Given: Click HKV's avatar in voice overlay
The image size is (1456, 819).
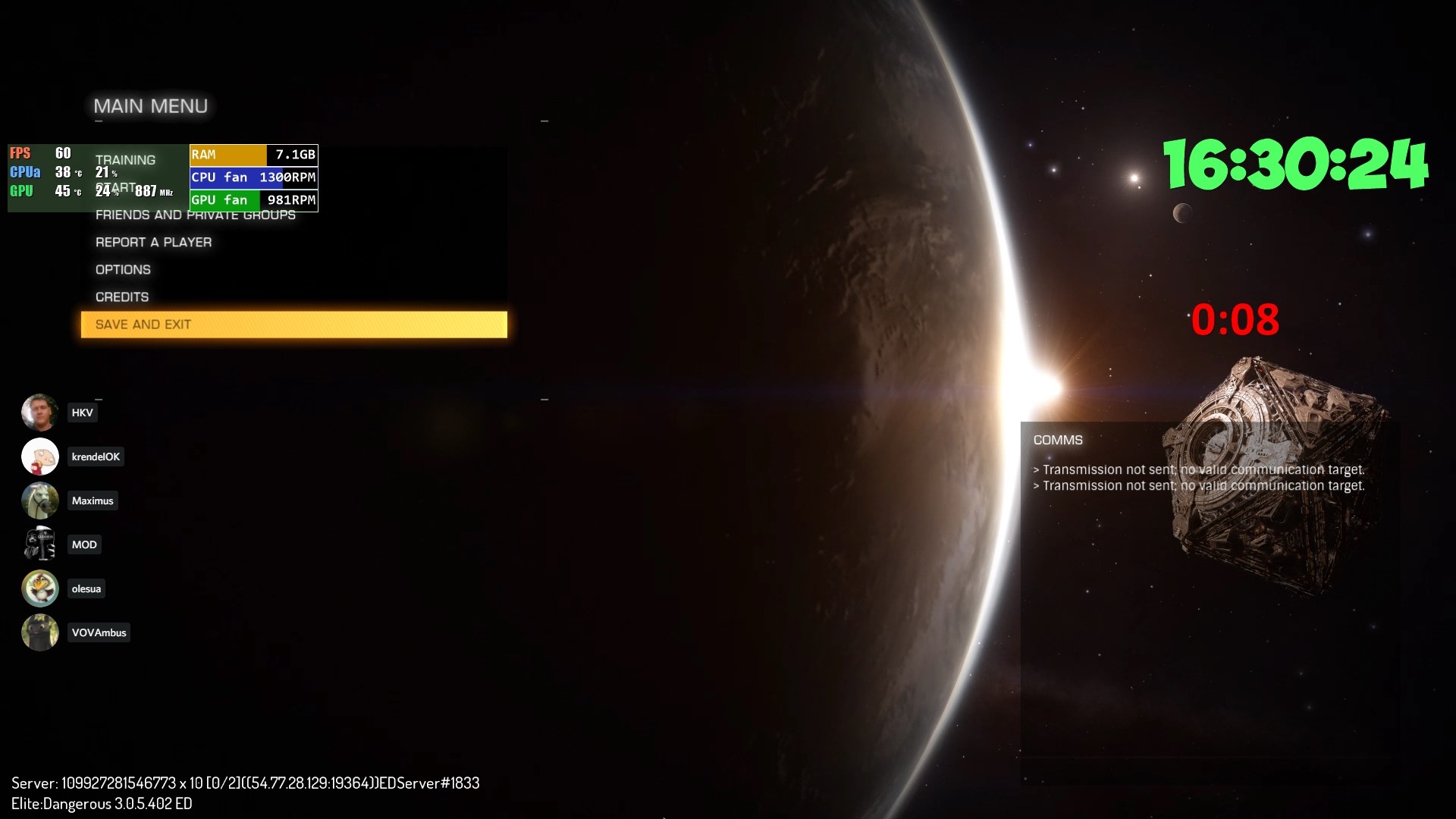Looking at the screenshot, I should (39, 413).
